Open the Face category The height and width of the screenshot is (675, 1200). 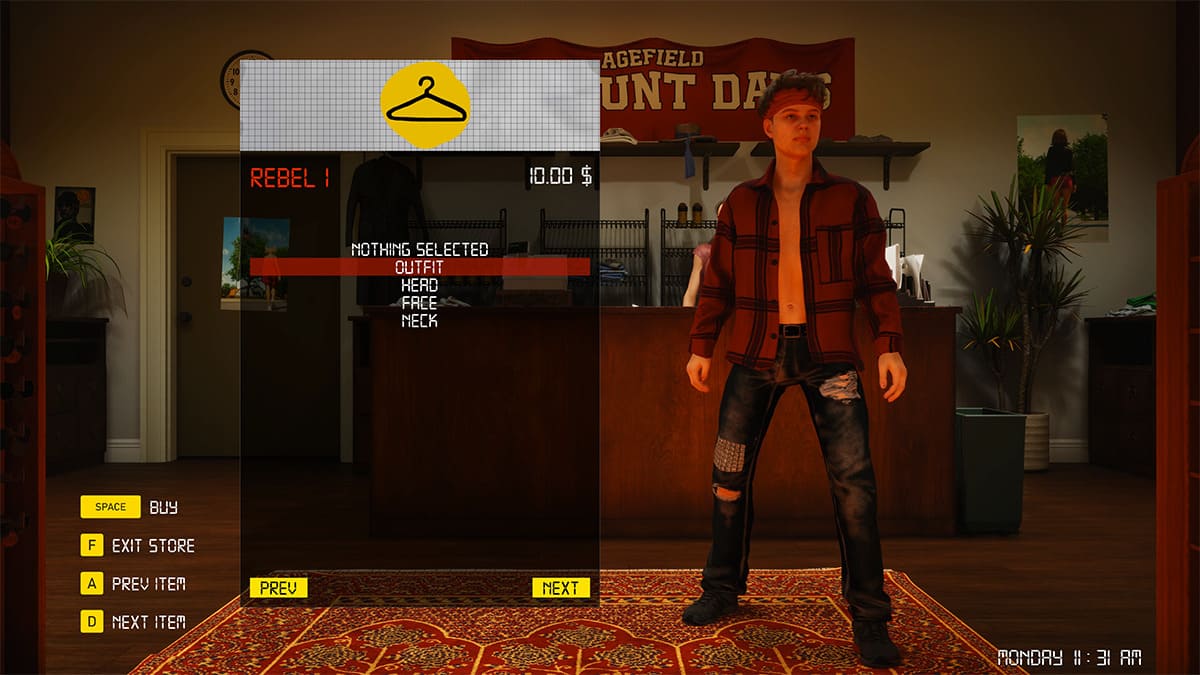(x=419, y=303)
